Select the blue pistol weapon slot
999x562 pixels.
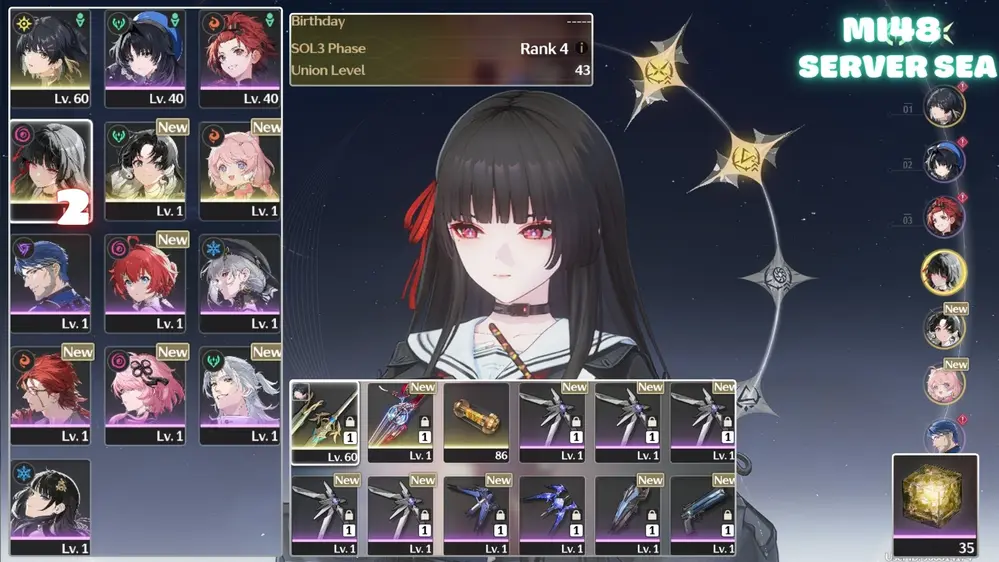pyautogui.click(x=703, y=514)
